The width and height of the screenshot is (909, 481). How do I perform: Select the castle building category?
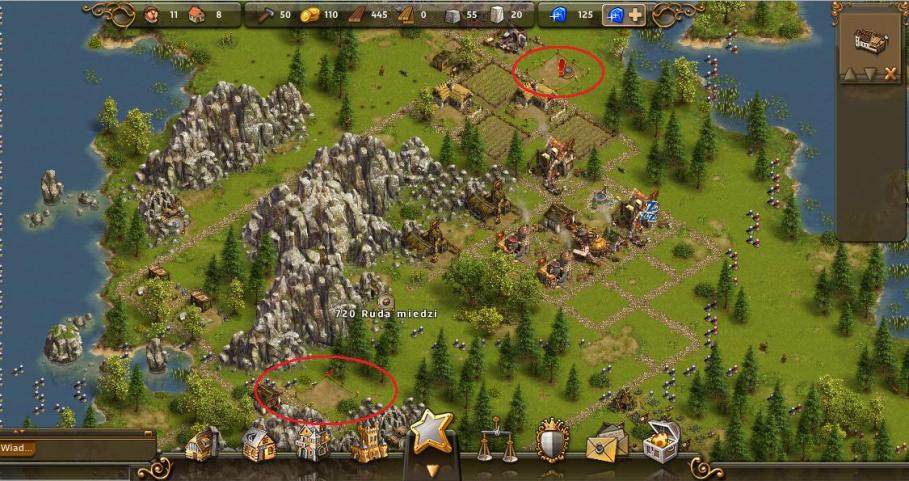click(x=368, y=441)
